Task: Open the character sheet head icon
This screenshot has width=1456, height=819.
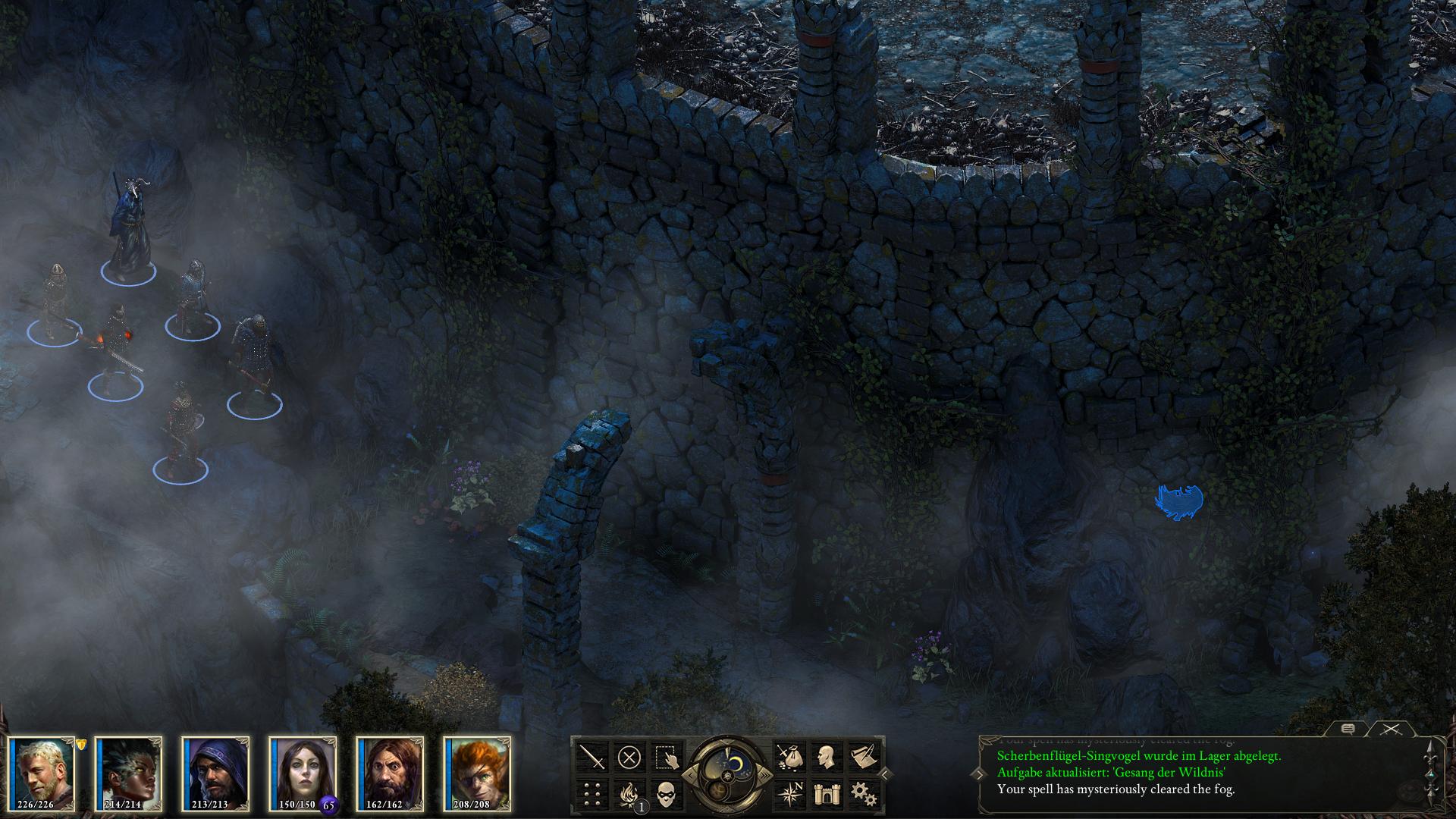Action: point(826,757)
